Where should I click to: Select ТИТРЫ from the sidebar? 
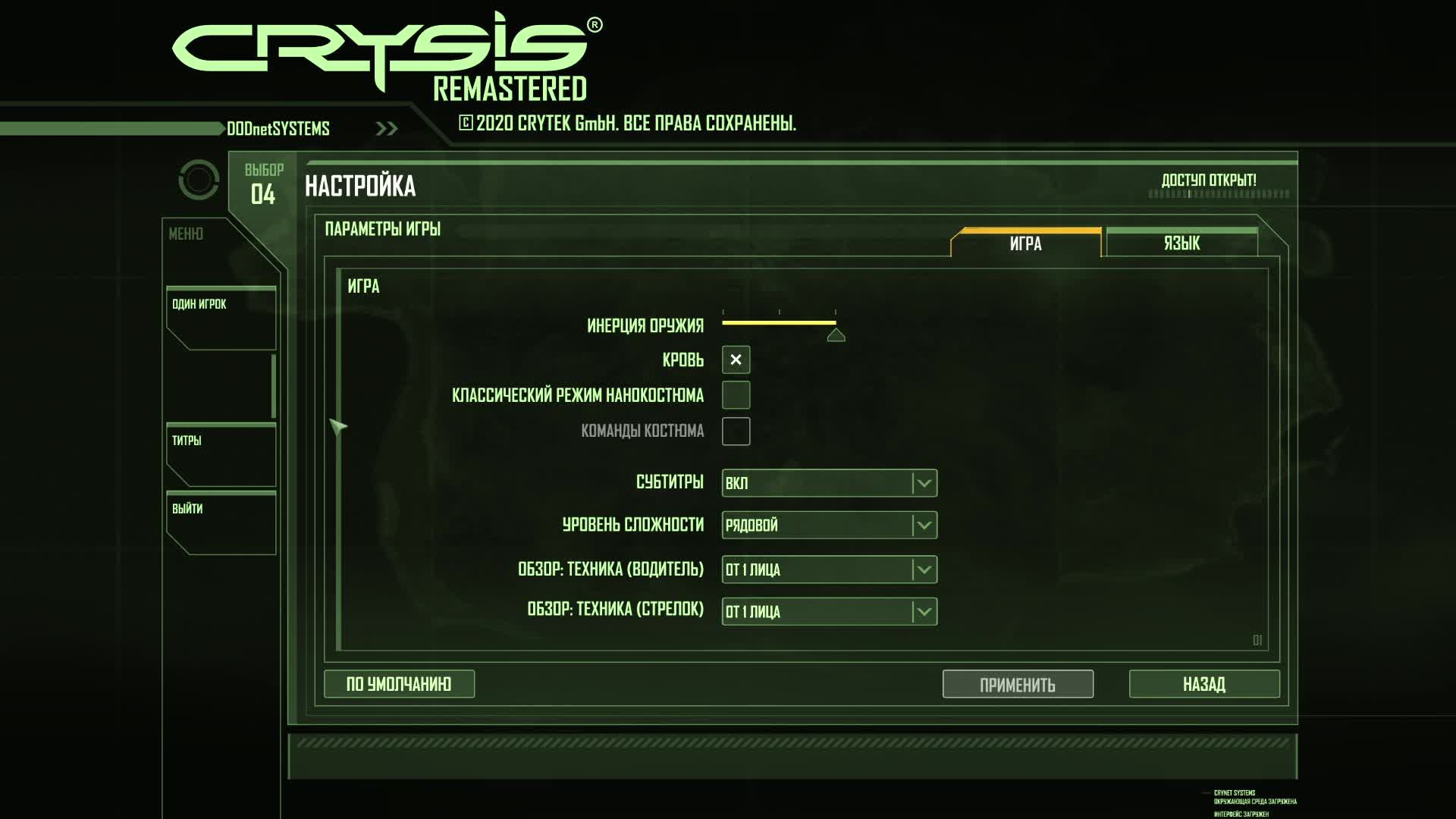[x=187, y=440]
